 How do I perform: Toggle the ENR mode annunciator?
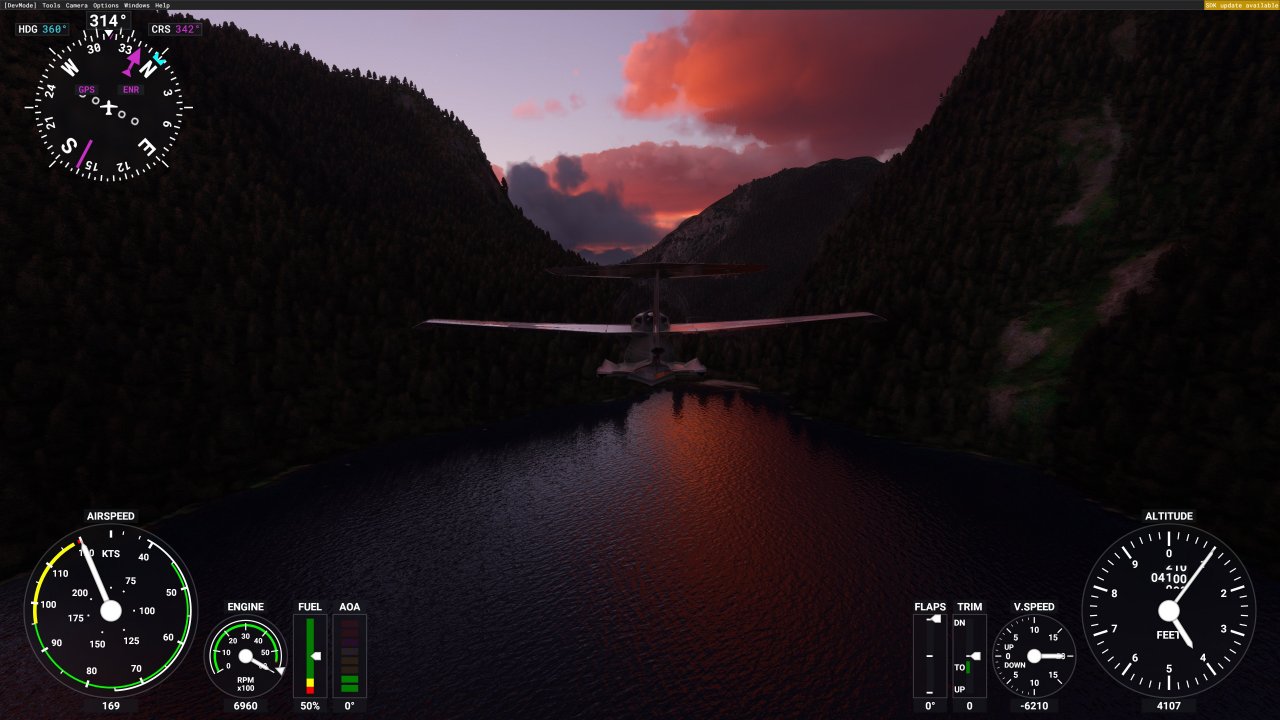[x=131, y=89]
